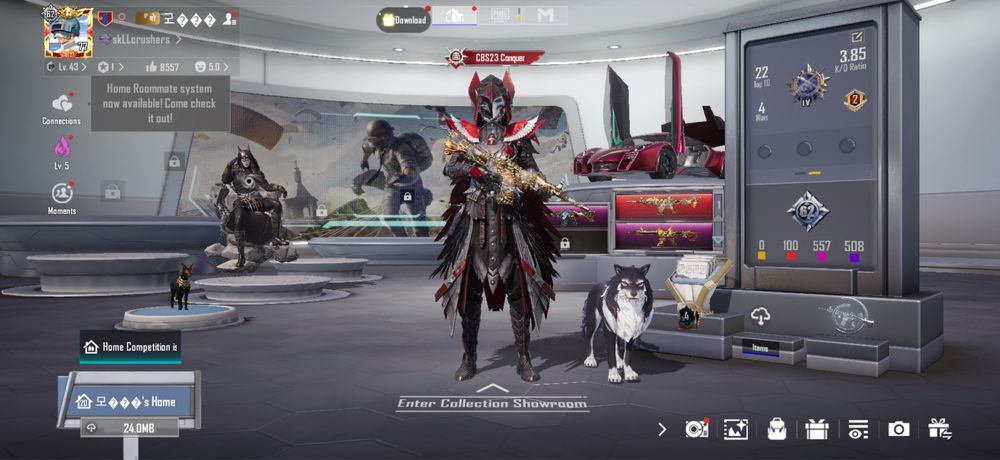
Task: Open the backpack inventory icon
Action: point(776,429)
